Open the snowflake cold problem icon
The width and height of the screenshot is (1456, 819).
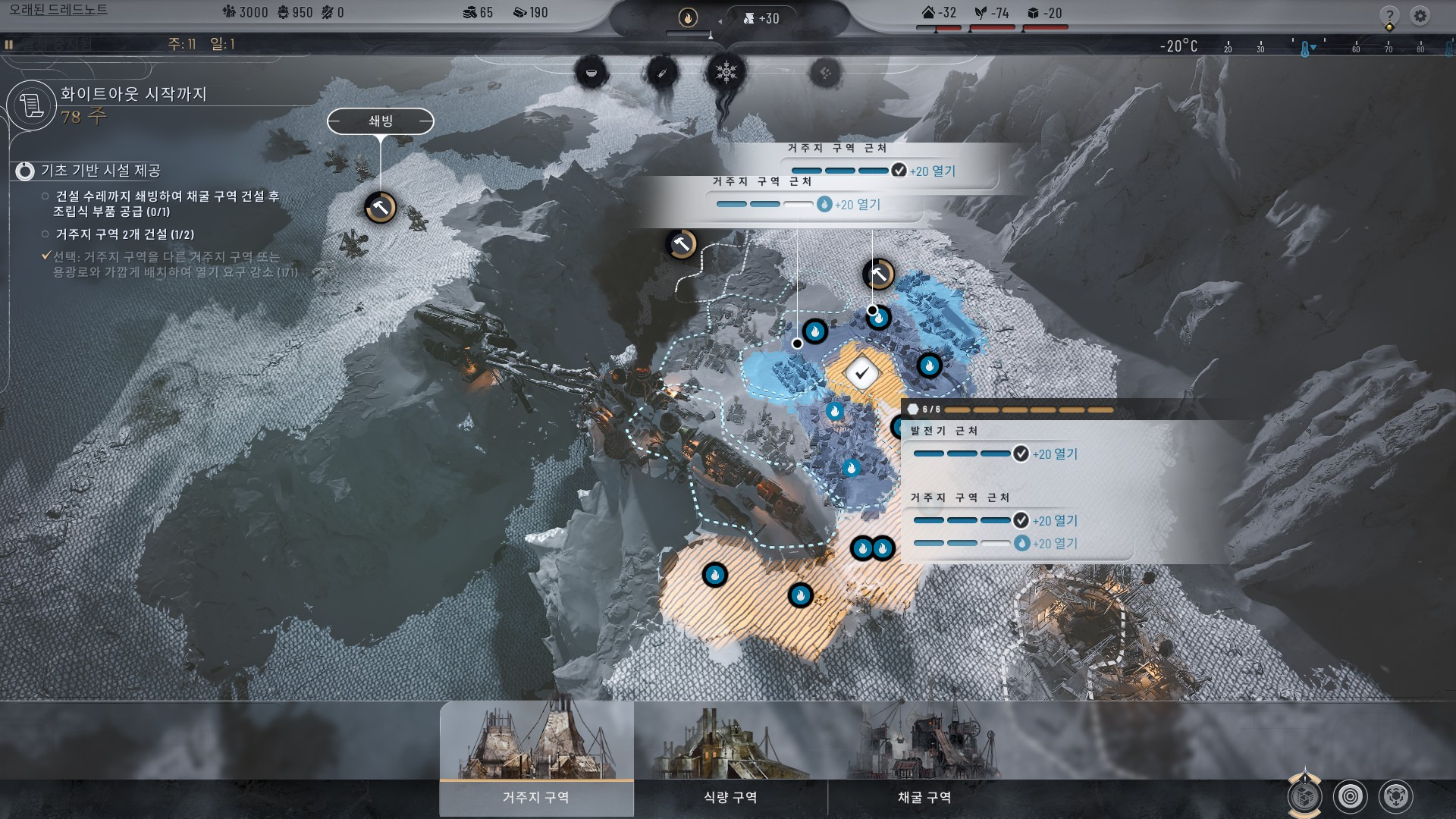[726, 73]
